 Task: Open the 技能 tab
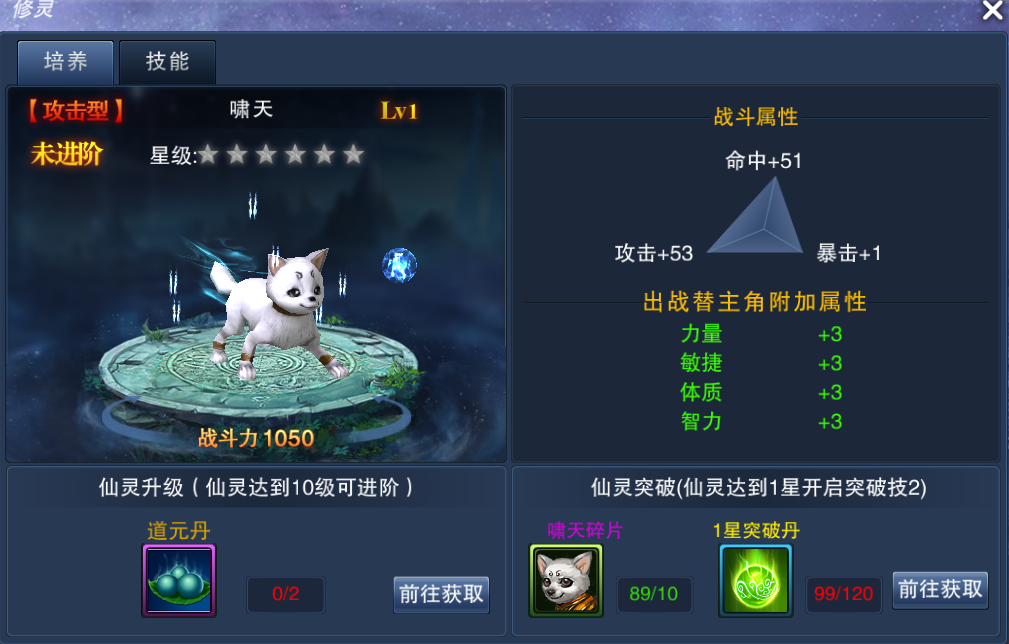(x=167, y=62)
